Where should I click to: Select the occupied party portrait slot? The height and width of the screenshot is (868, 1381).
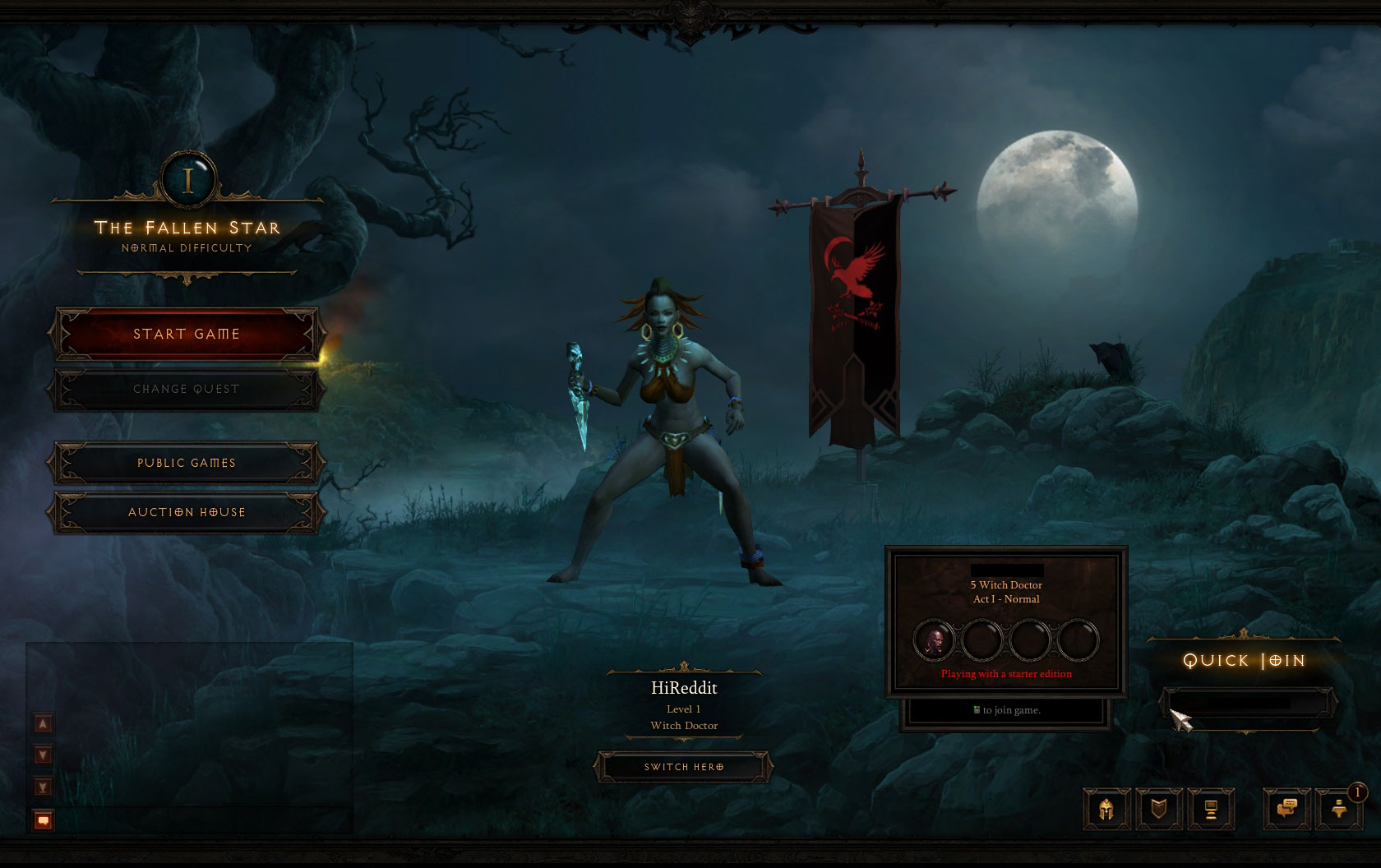click(x=934, y=641)
